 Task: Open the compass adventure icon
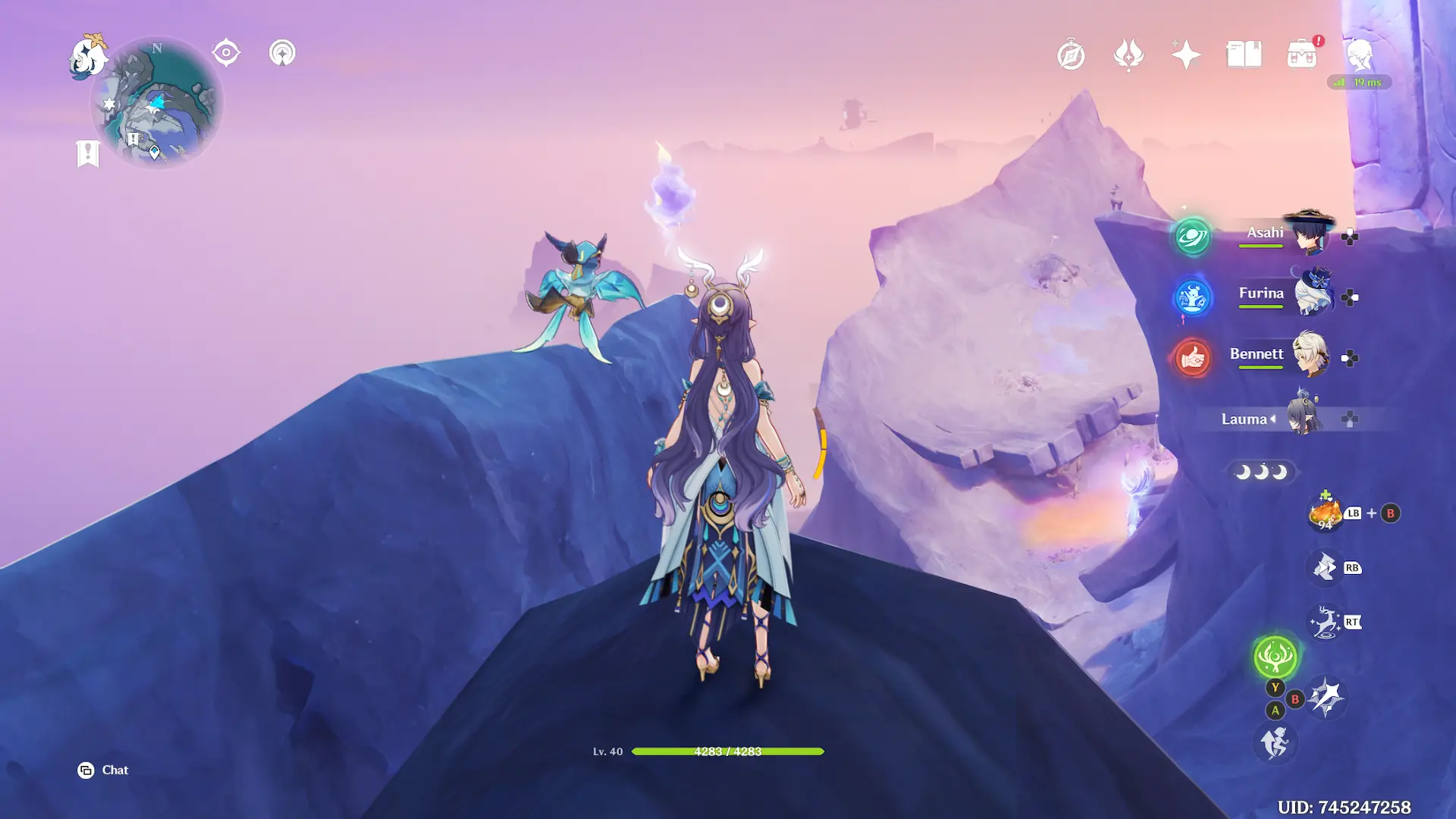pos(1071,55)
